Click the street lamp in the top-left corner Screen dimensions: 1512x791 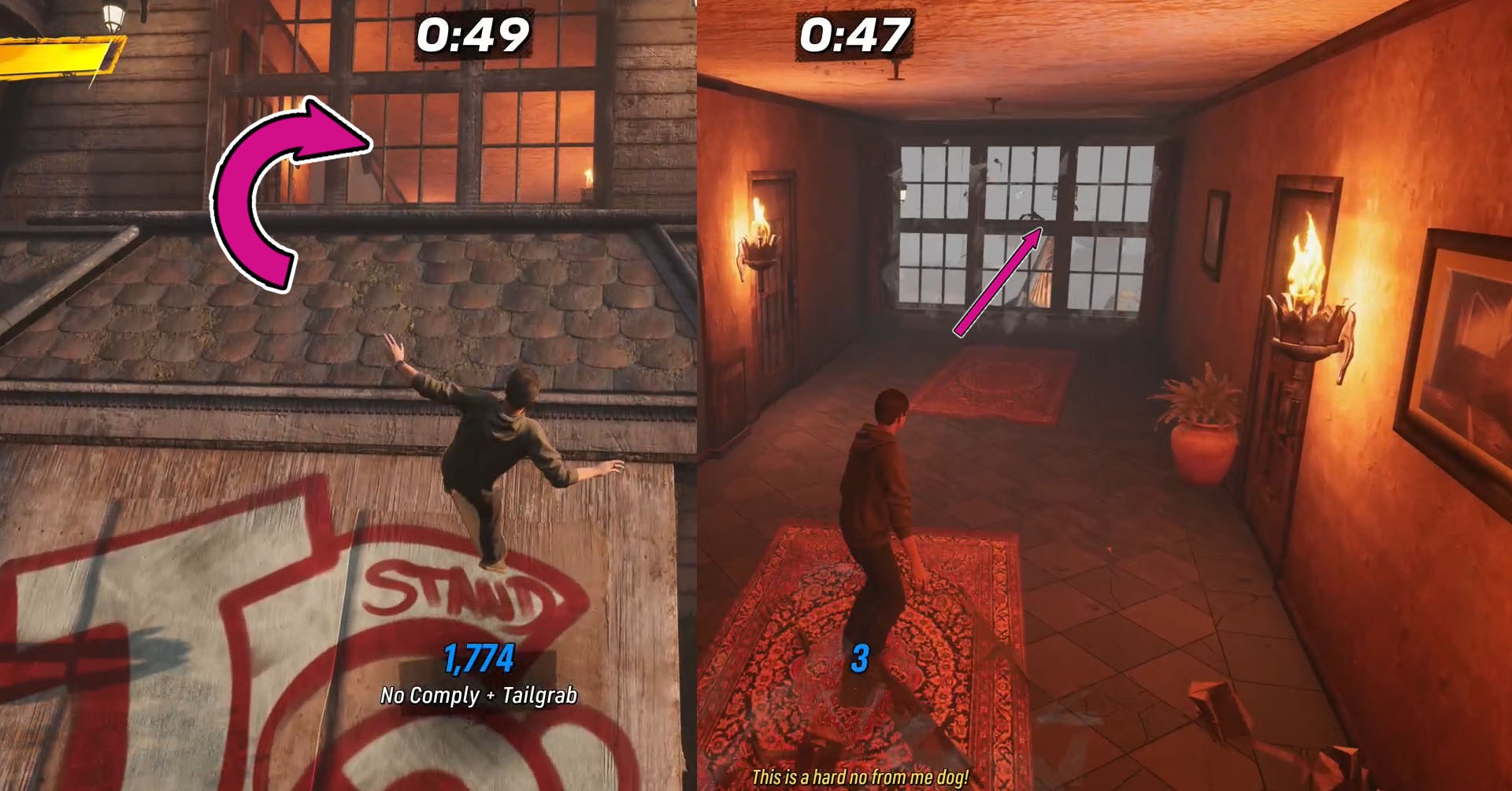110,16
